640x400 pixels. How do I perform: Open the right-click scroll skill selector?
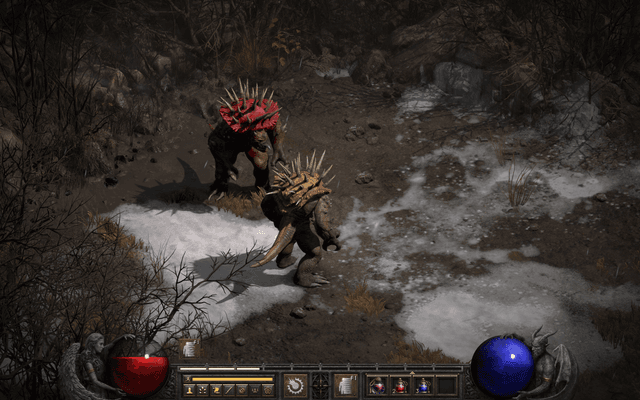pos(345,385)
